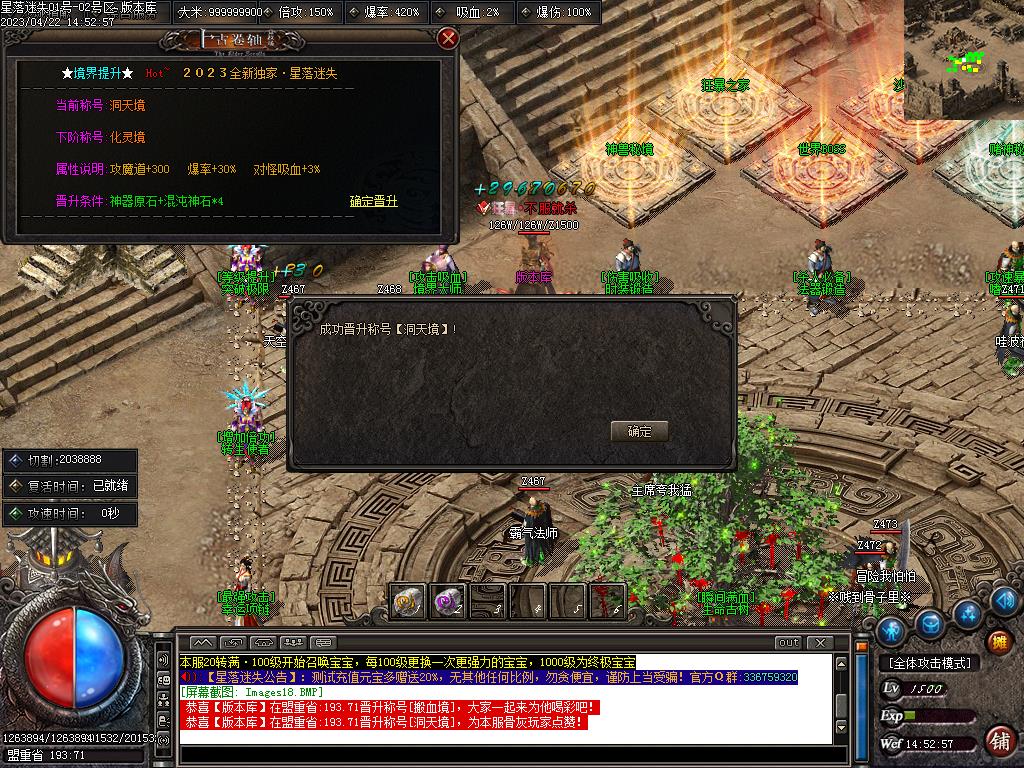
Task: Click the 全体攻击模式 attack mode label
Action: click(x=929, y=663)
